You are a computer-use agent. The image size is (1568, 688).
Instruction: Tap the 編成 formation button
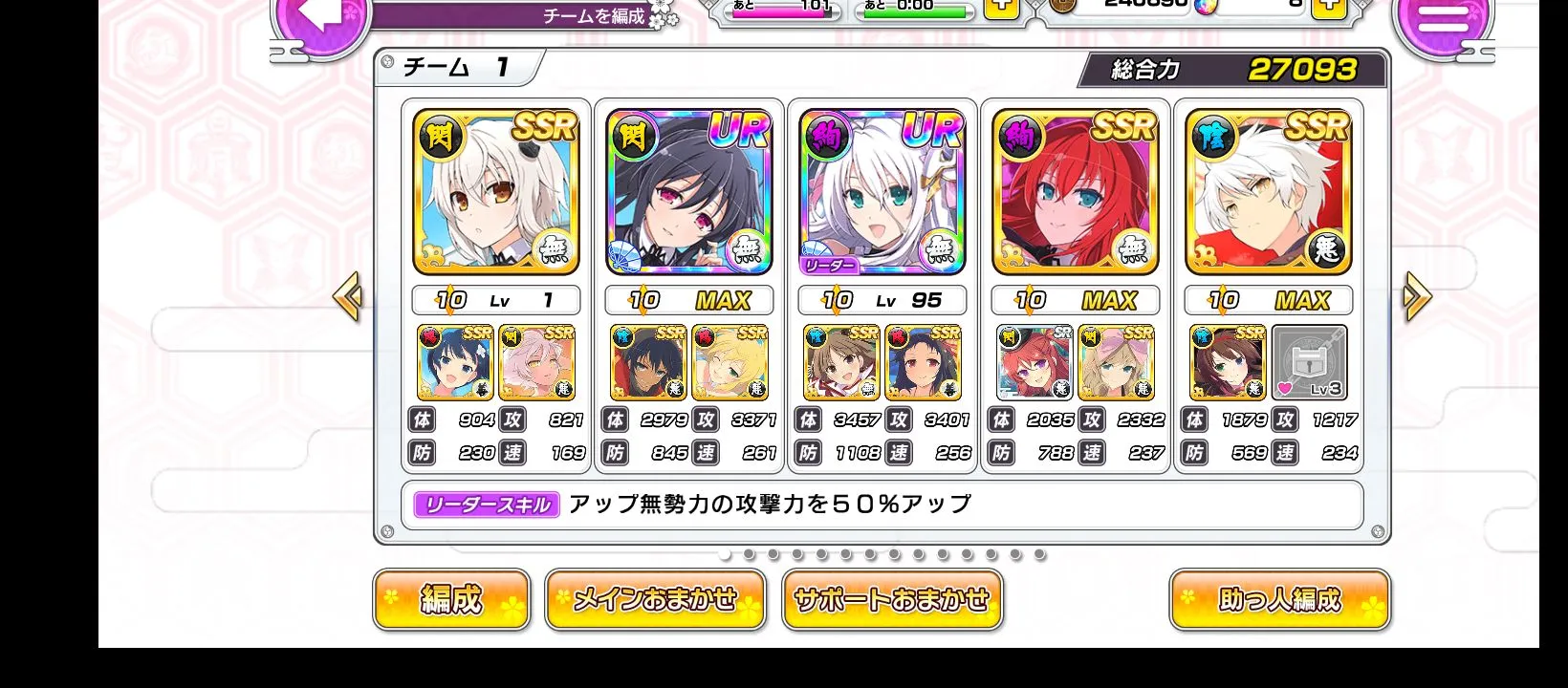[451, 600]
